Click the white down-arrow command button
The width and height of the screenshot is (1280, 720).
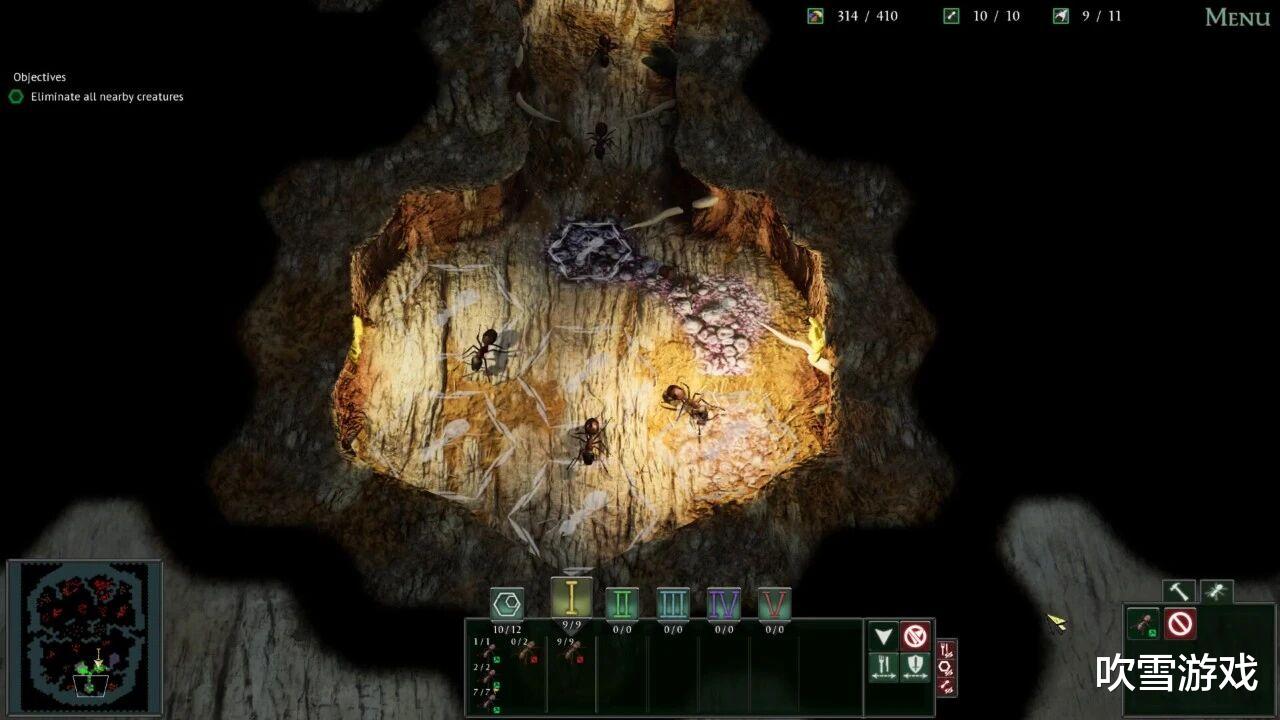[x=882, y=636]
